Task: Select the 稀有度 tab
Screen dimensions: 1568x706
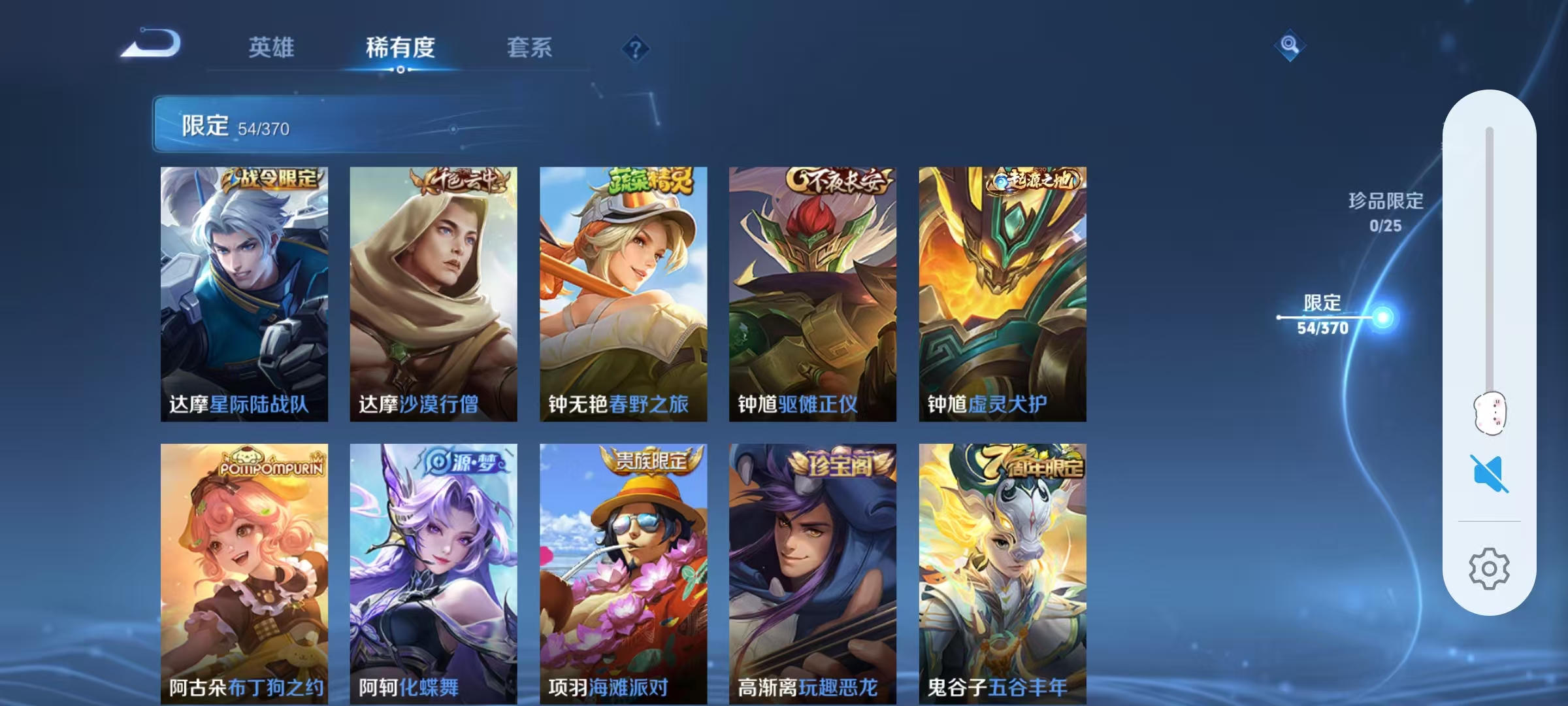Action: 401,47
